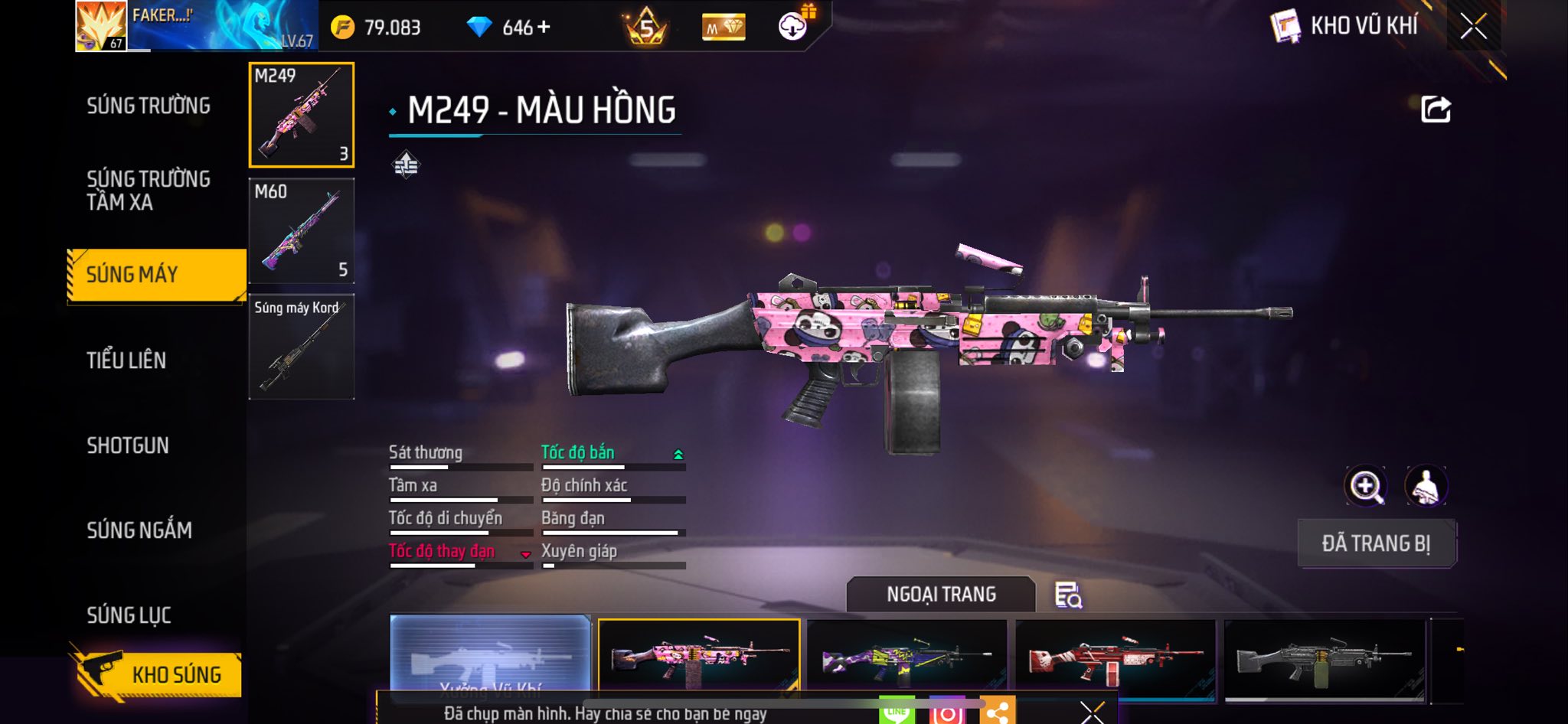The width and height of the screenshot is (1568, 724).
Task: Zoom in with the magnifier icon
Action: [x=1365, y=486]
